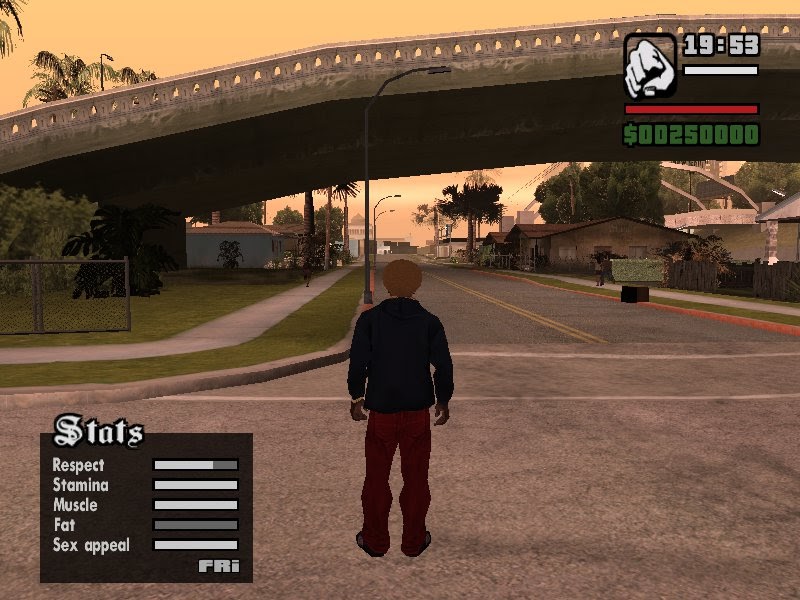Click the fist weapon icon
The image size is (800, 600).
[x=650, y=65]
